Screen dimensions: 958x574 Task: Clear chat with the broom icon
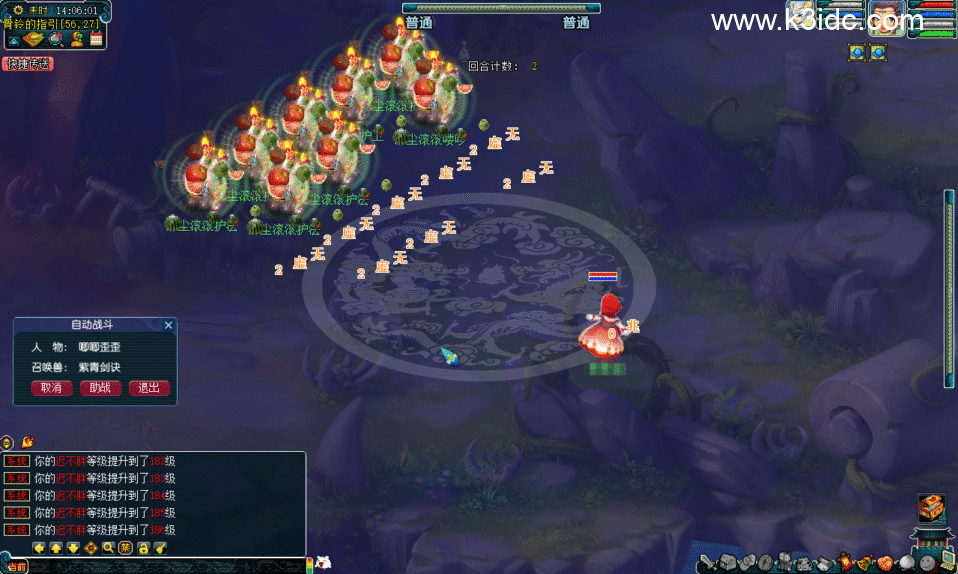tap(160, 548)
